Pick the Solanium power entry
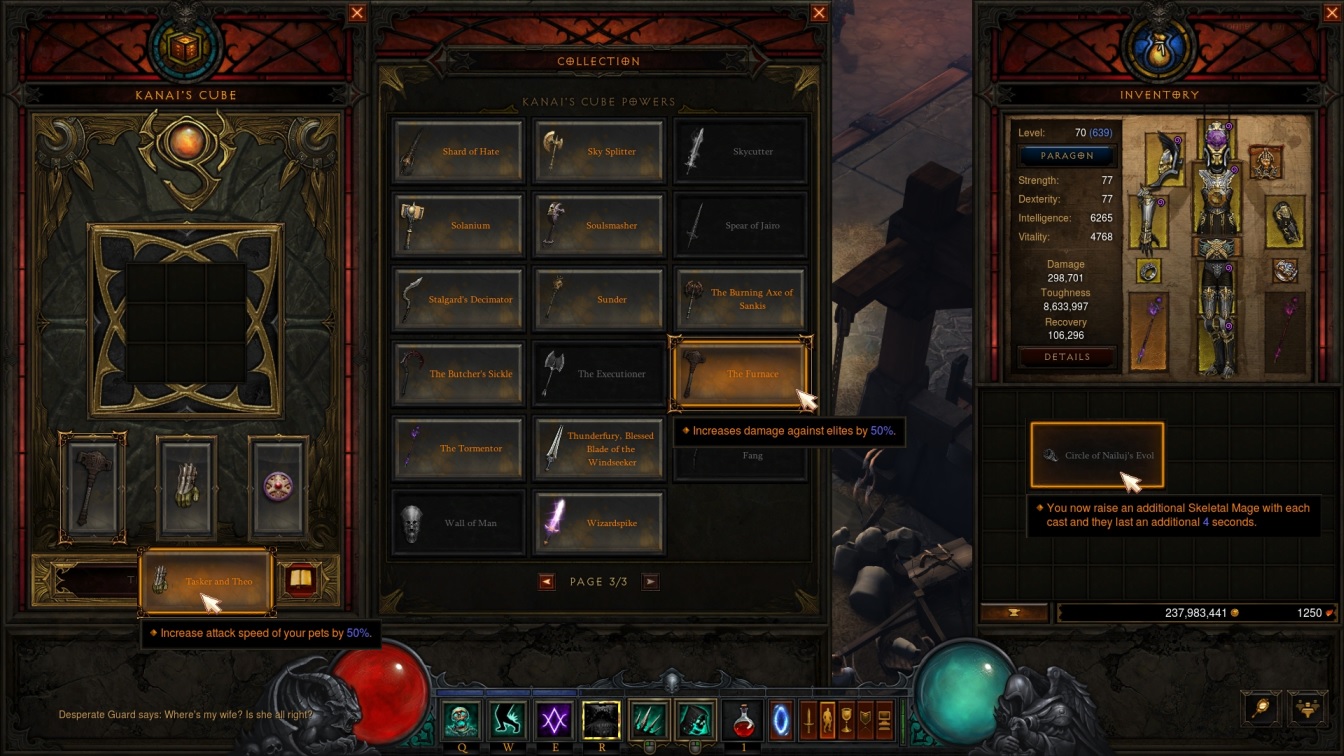1344x756 pixels. pos(459,226)
